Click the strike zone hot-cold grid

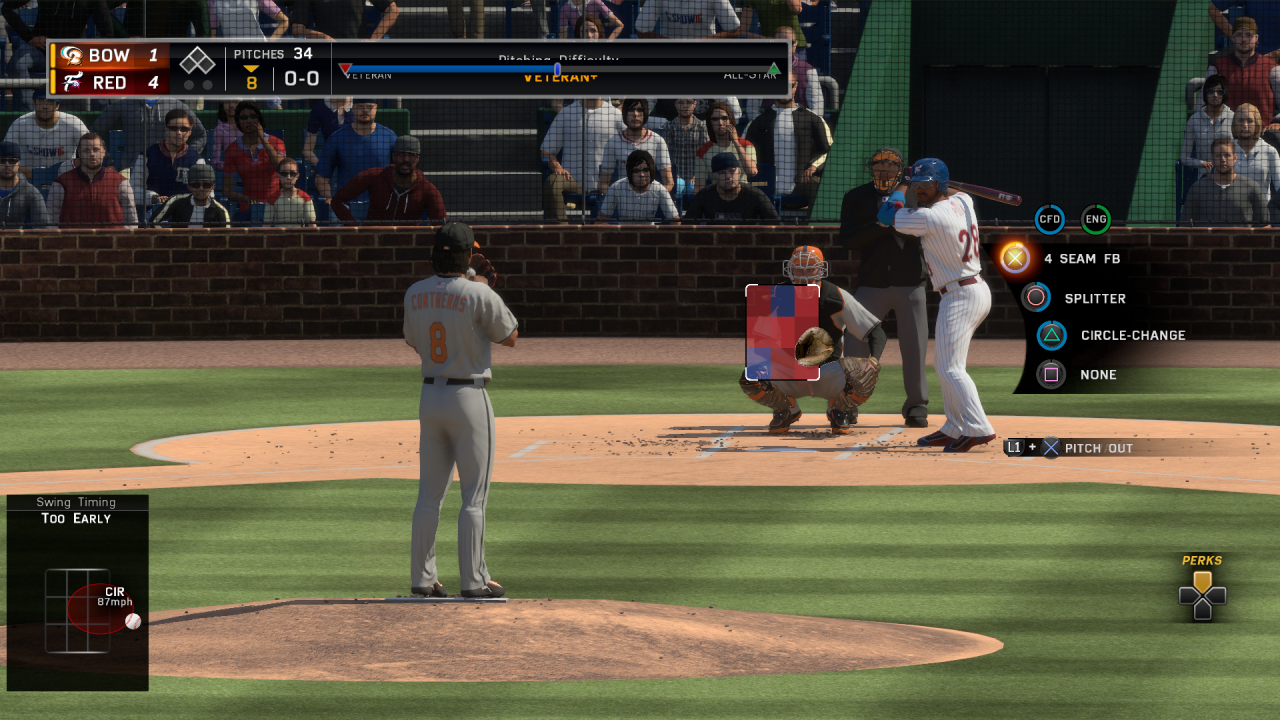(x=782, y=332)
